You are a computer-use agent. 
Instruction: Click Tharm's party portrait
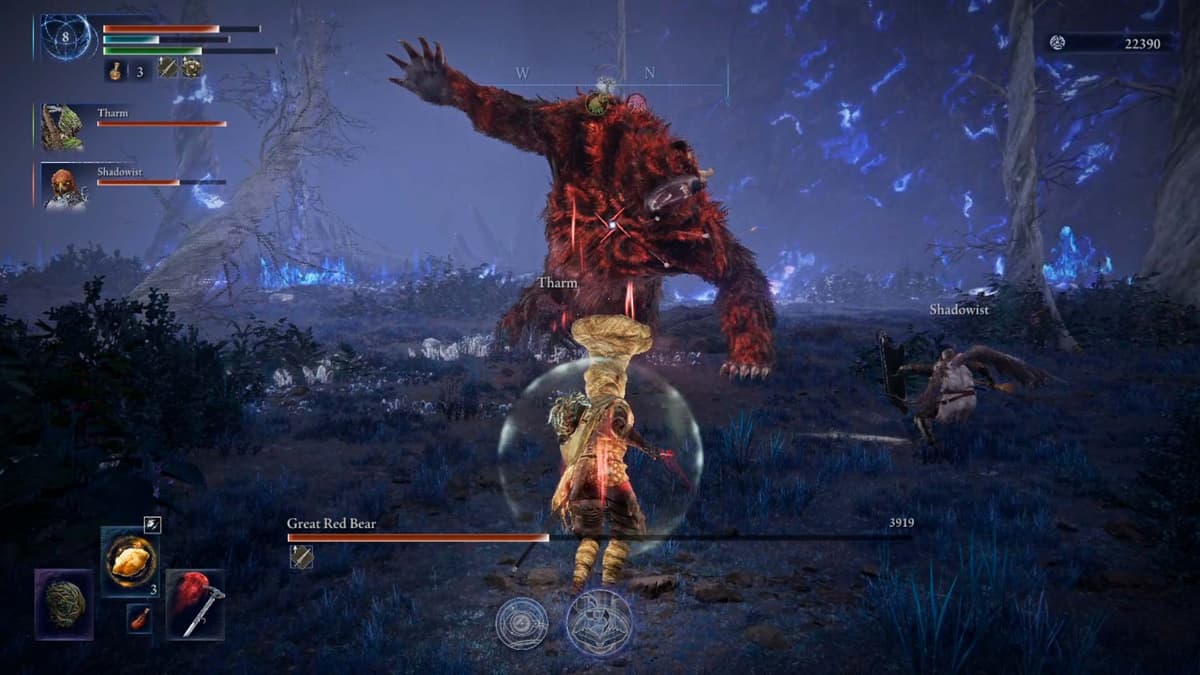point(61,127)
